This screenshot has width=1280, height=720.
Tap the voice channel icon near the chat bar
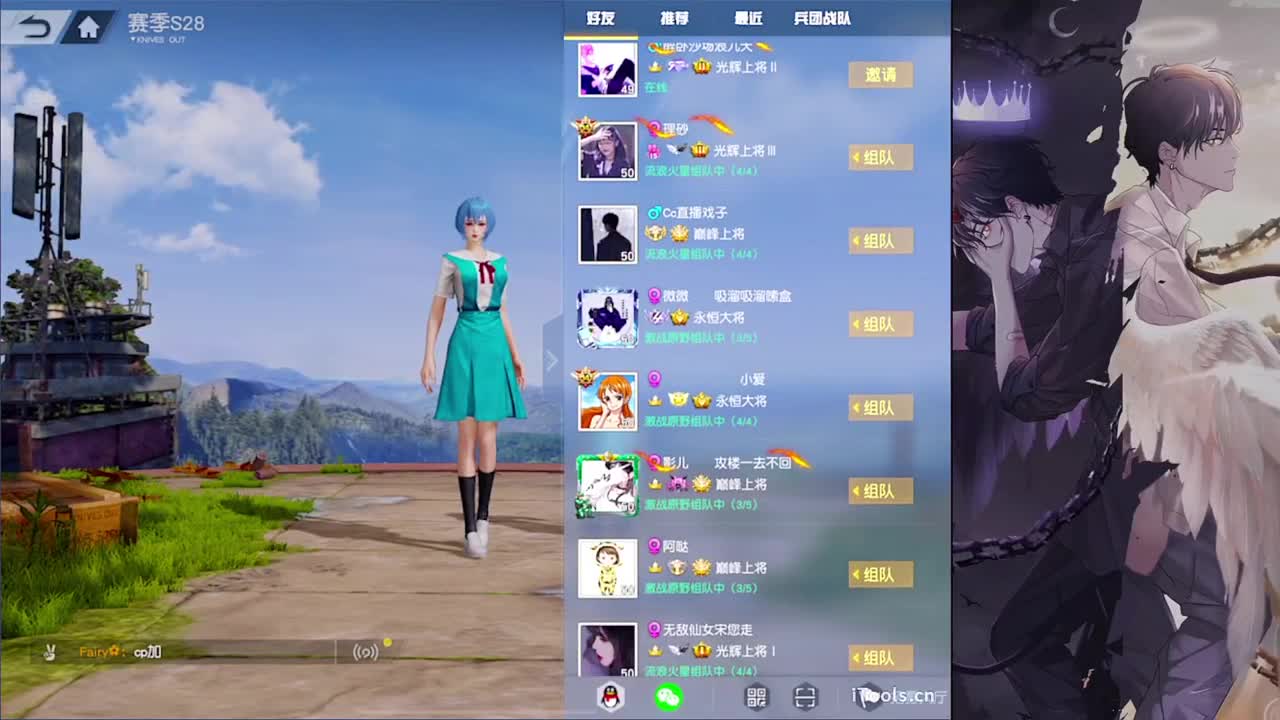(x=366, y=650)
